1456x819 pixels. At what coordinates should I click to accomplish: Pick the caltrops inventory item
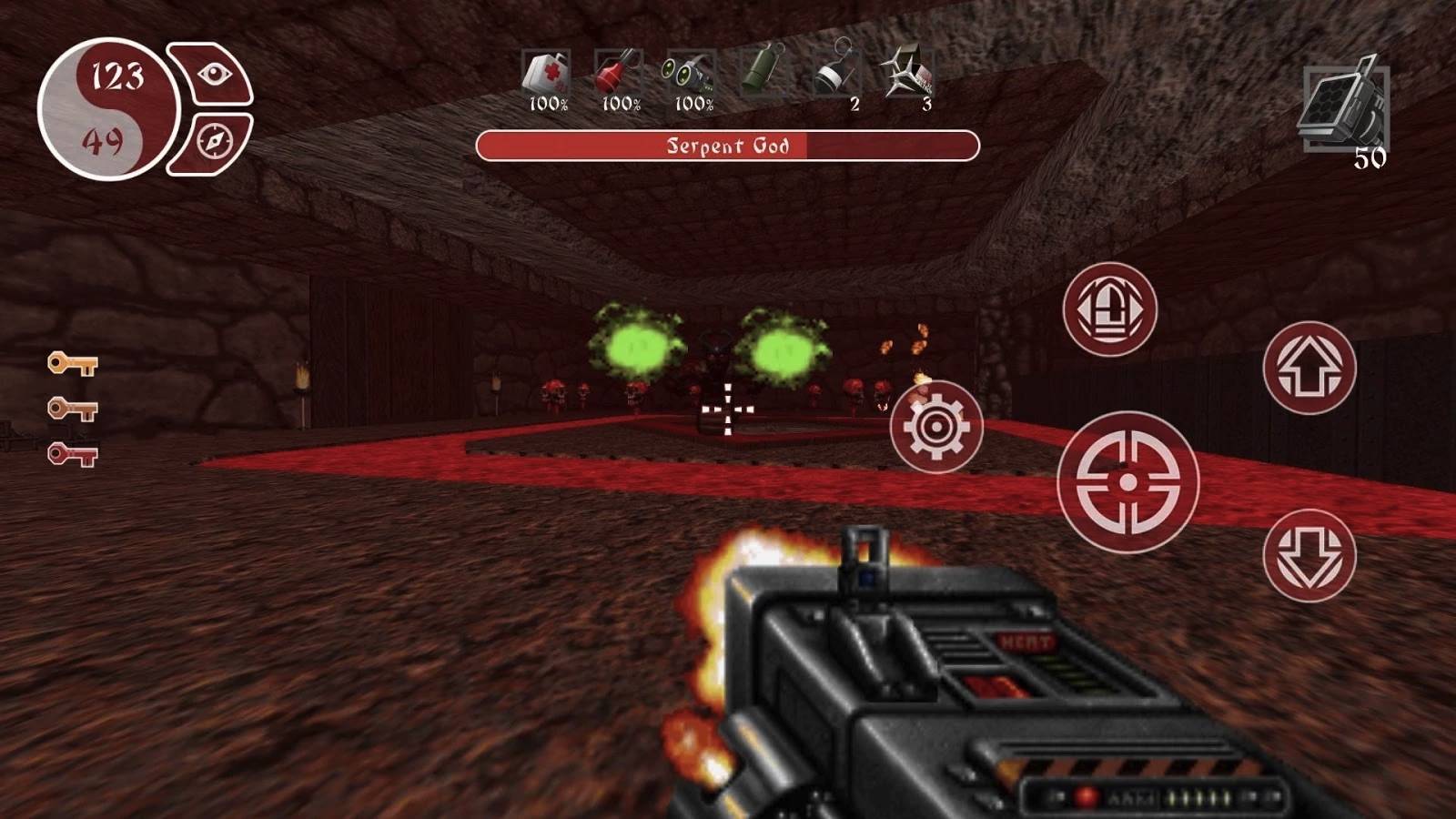[x=908, y=73]
